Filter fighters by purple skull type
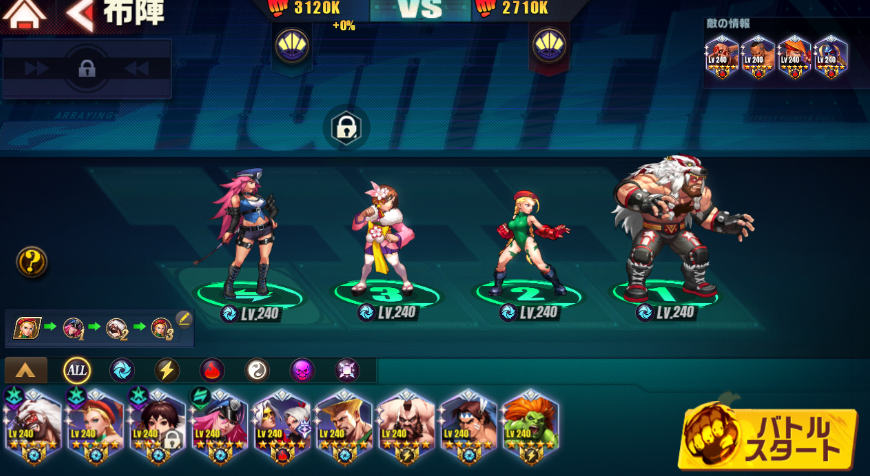 302,370
